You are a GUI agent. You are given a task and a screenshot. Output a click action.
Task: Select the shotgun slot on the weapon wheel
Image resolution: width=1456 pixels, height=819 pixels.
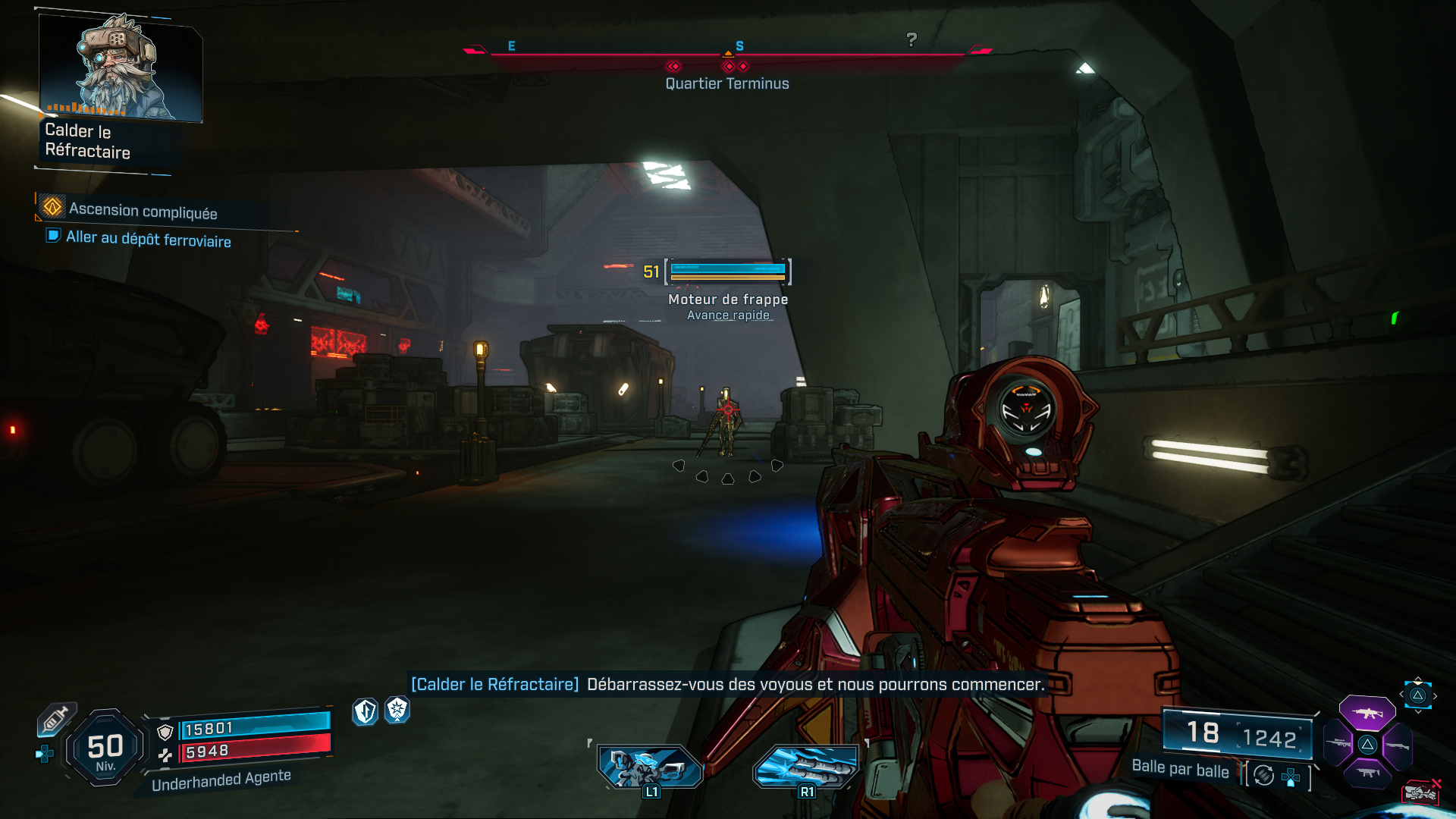(x=1398, y=746)
